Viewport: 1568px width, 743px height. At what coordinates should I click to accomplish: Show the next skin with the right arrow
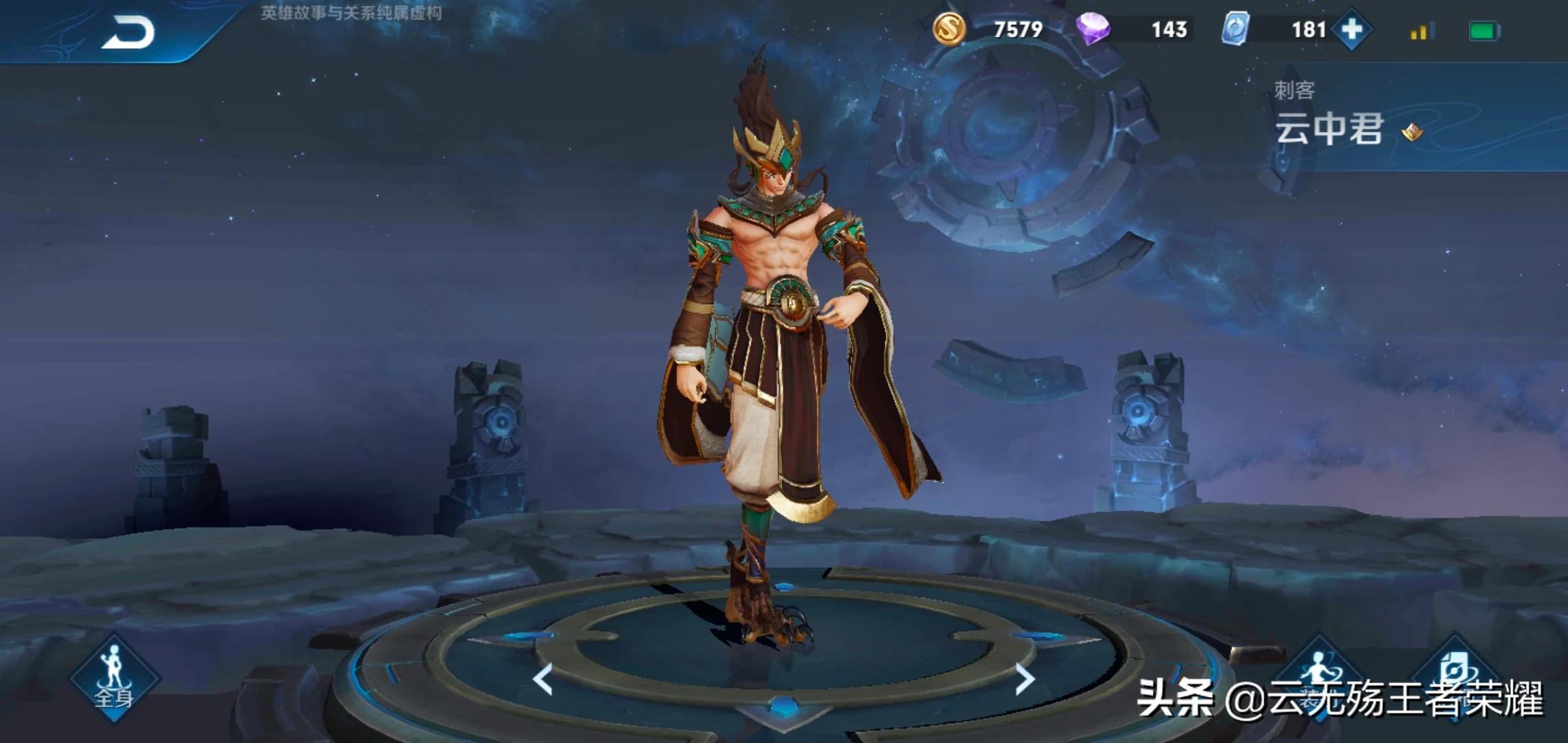(x=1025, y=679)
